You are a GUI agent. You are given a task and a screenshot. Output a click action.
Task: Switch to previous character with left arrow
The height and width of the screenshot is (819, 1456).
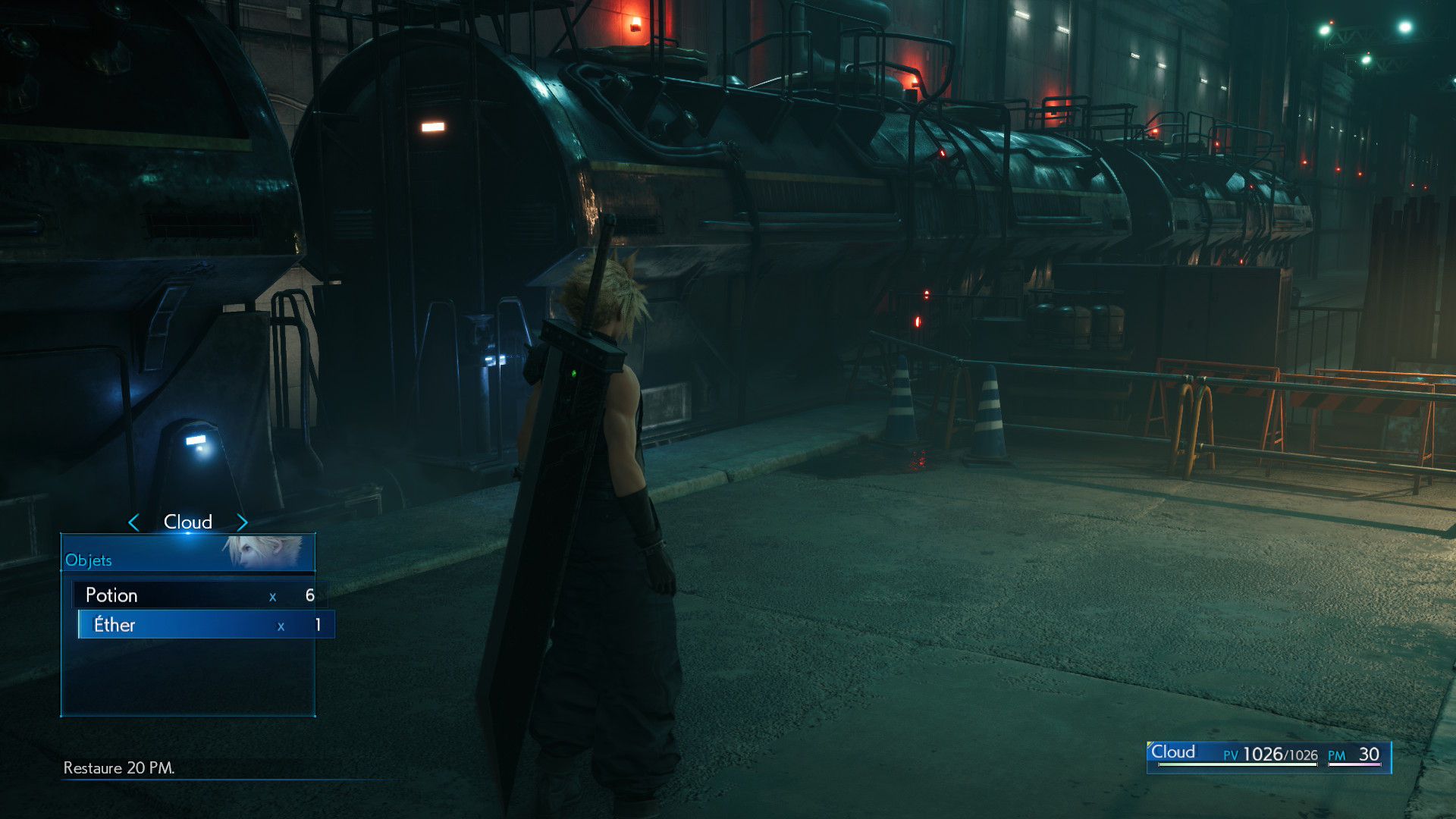point(134,522)
